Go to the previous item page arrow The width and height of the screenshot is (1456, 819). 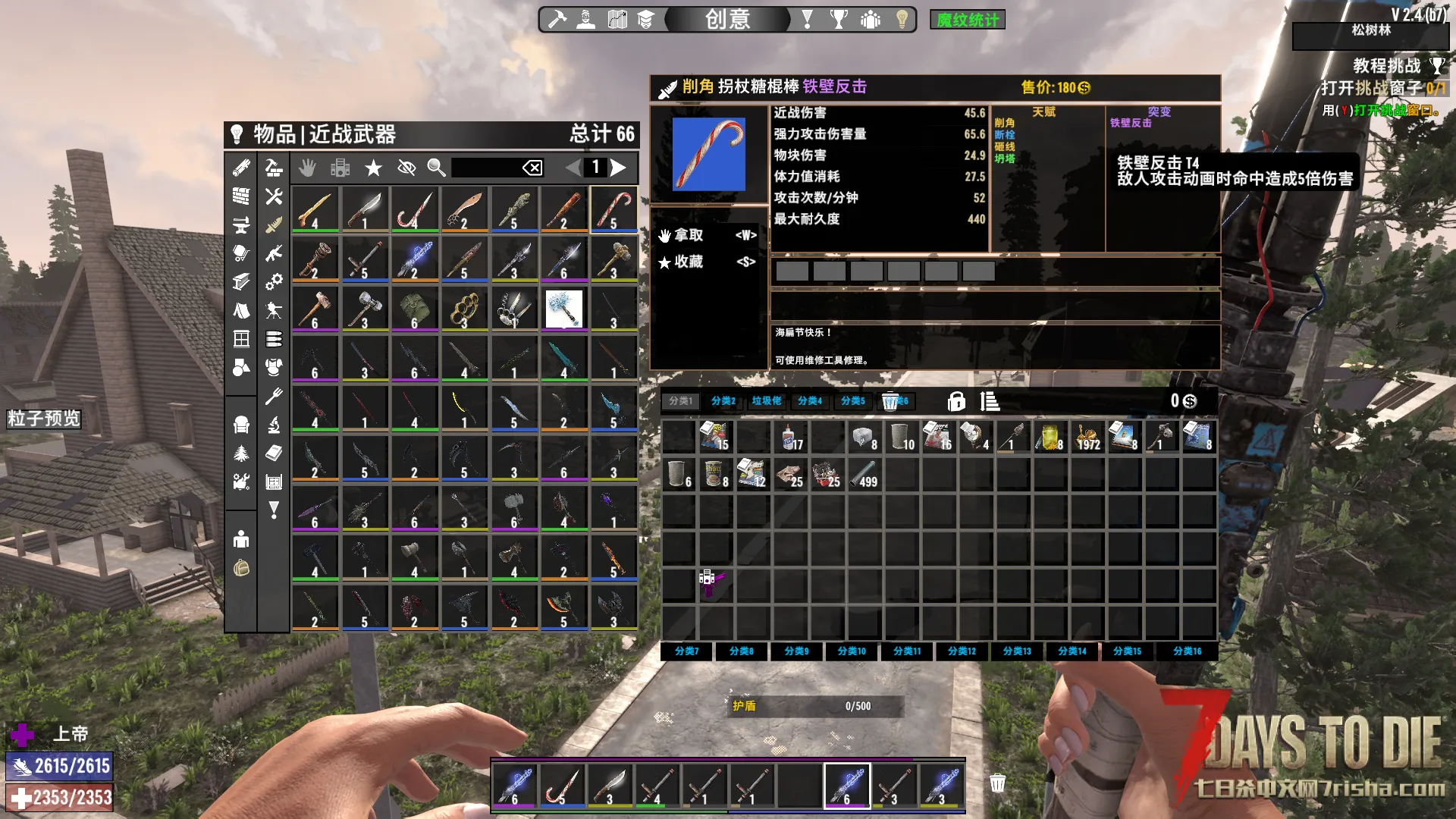click(x=573, y=168)
